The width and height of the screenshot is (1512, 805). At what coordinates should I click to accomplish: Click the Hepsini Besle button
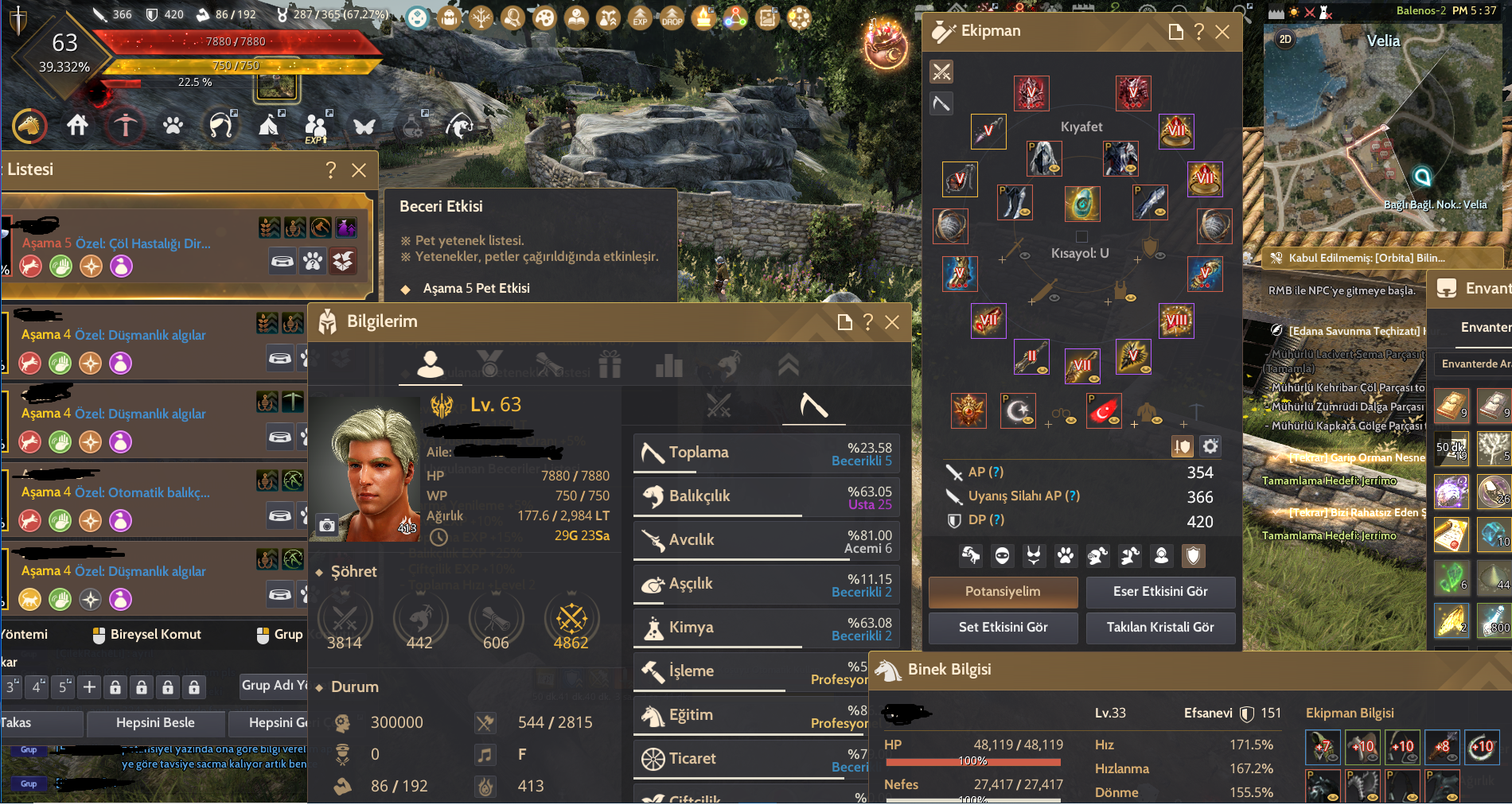pyautogui.click(x=156, y=723)
